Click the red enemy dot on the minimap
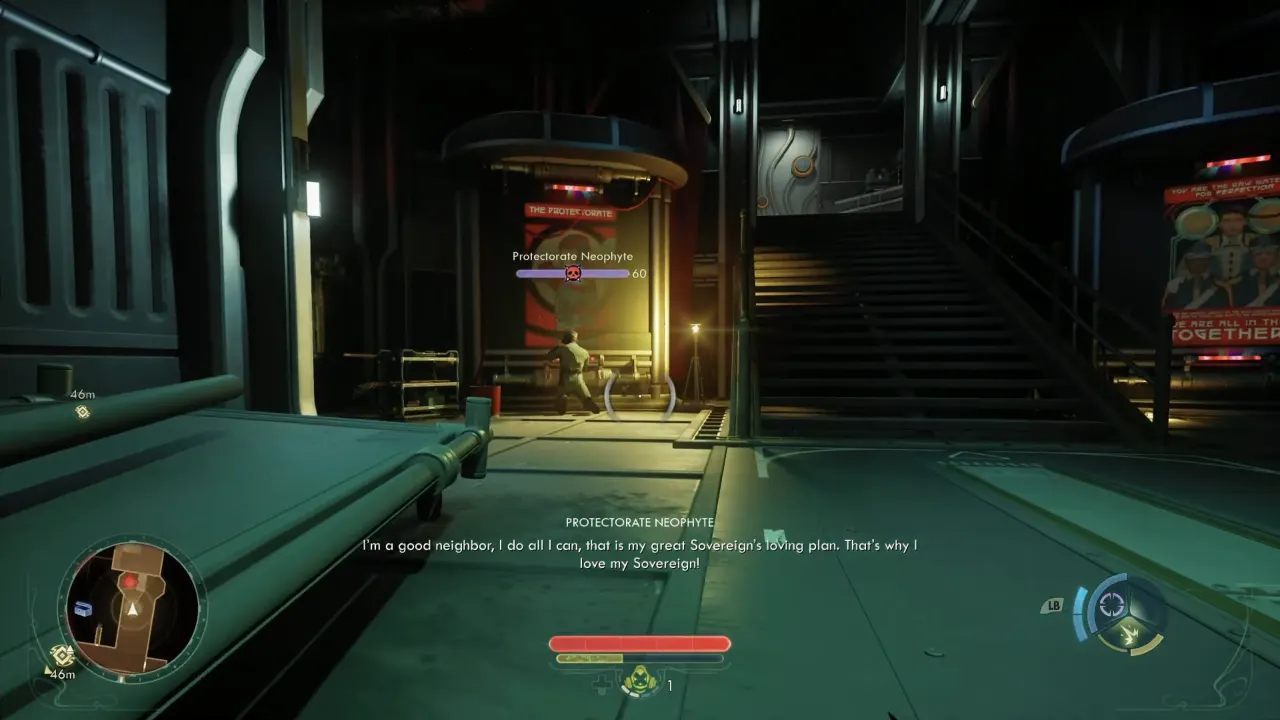The height and width of the screenshot is (720, 1280). pyautogui.click(x=130, y=581)
